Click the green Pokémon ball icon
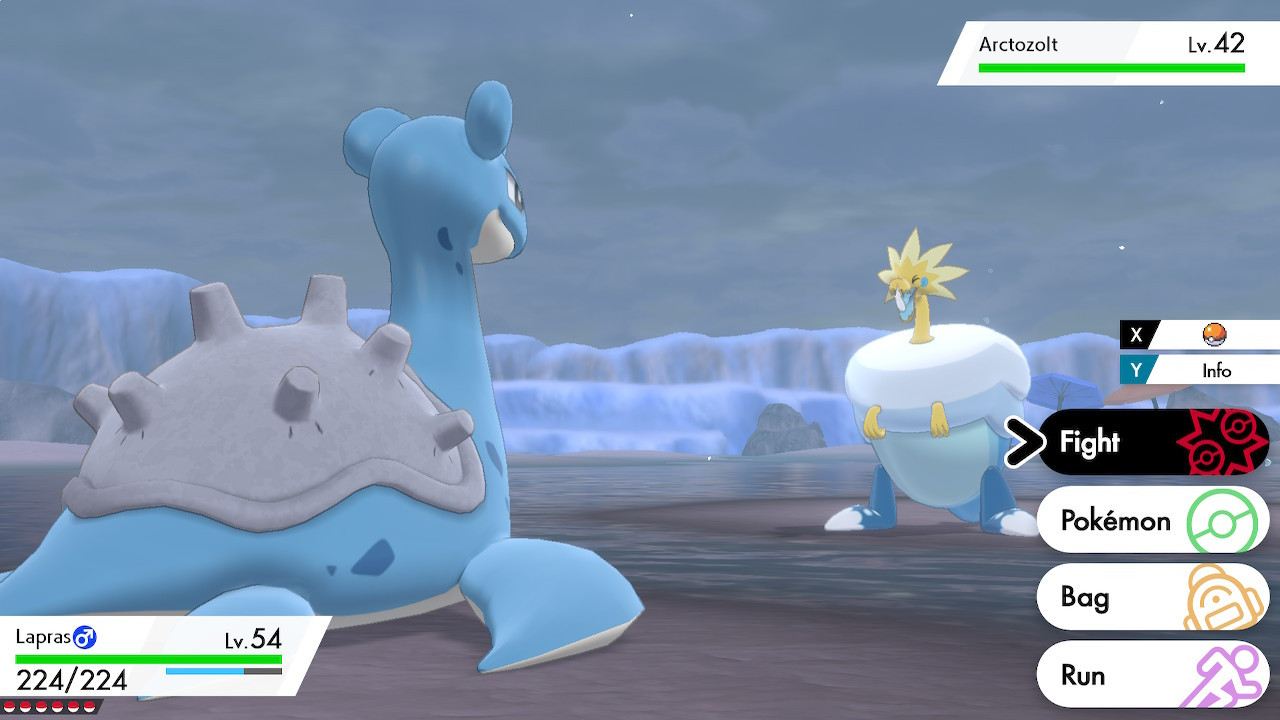 [1222, 520]
